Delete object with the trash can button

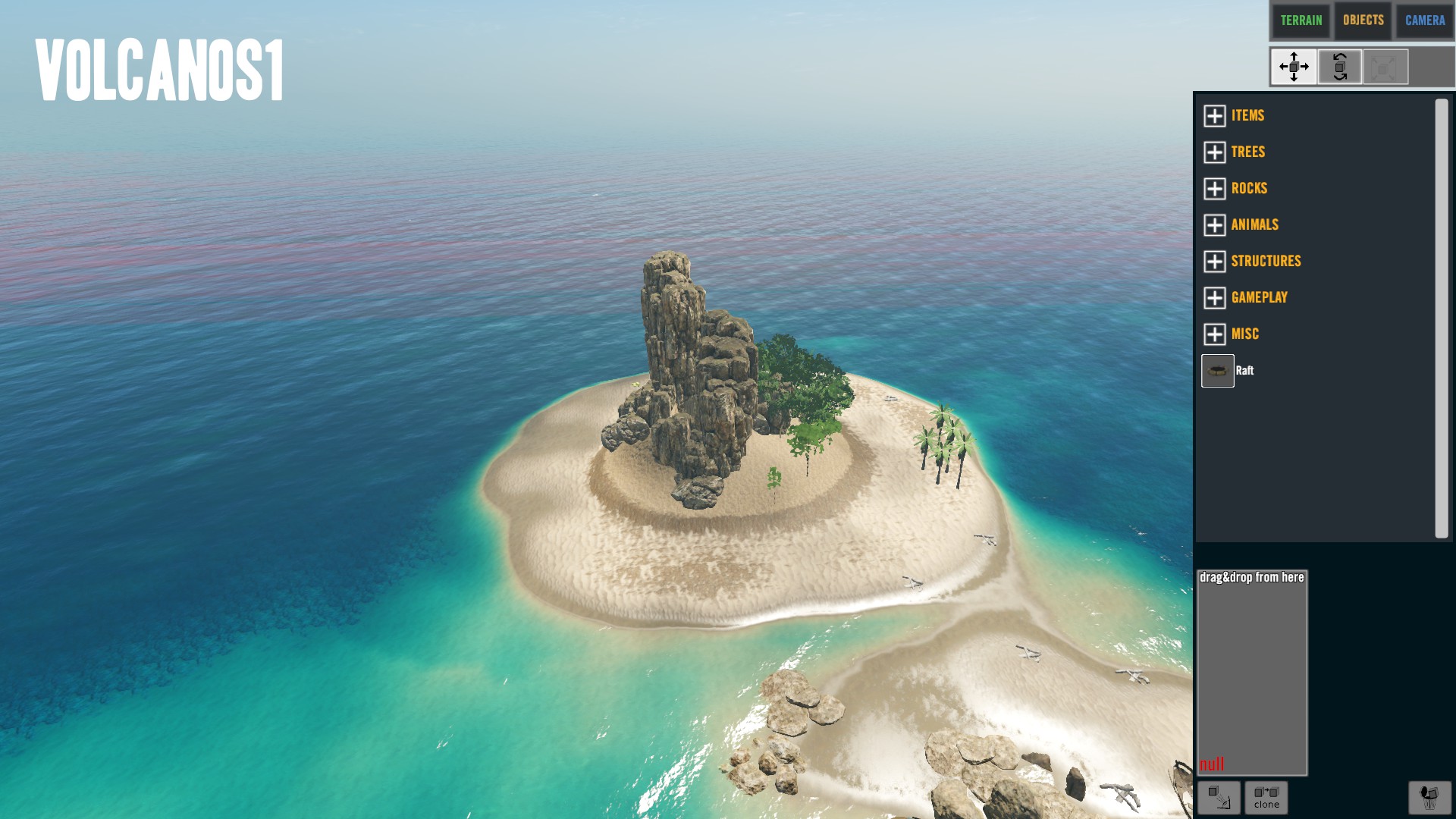[x=1429, y=797]
